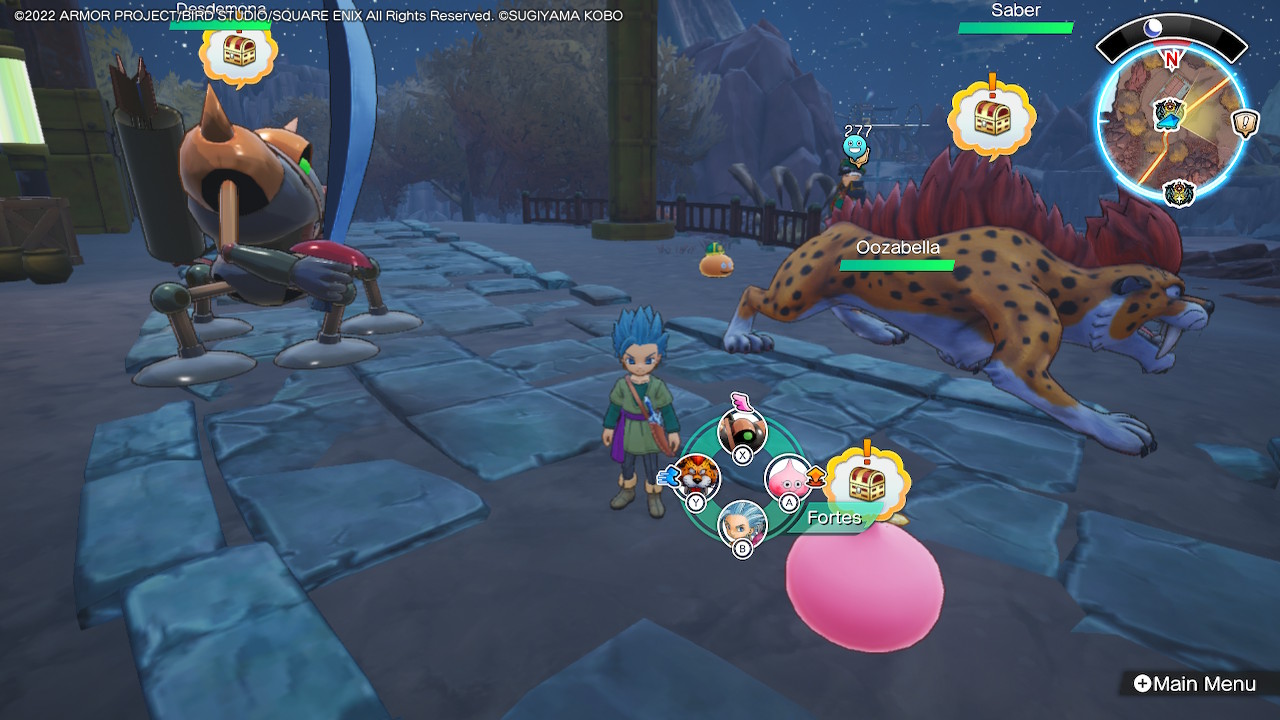Pick the pink slime portrait in party wheel
The width and height of the screenshot is (1280, 720).
click(788, 477)
